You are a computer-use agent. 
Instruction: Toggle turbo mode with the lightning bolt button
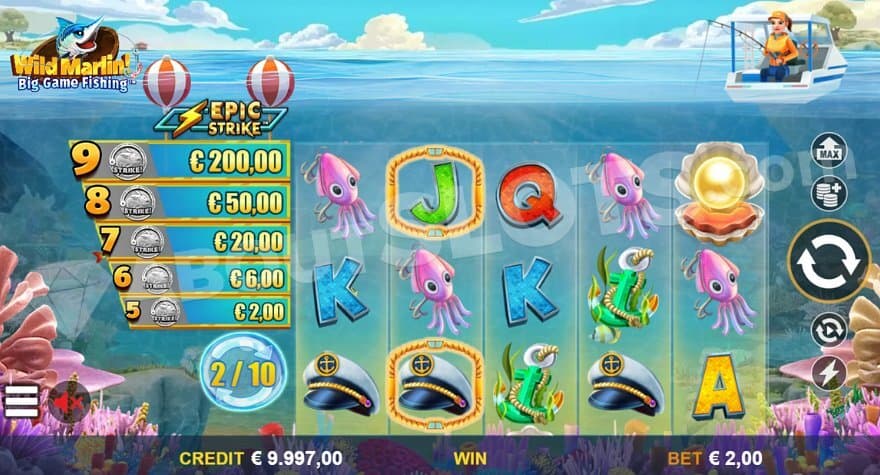pos(829,373)
